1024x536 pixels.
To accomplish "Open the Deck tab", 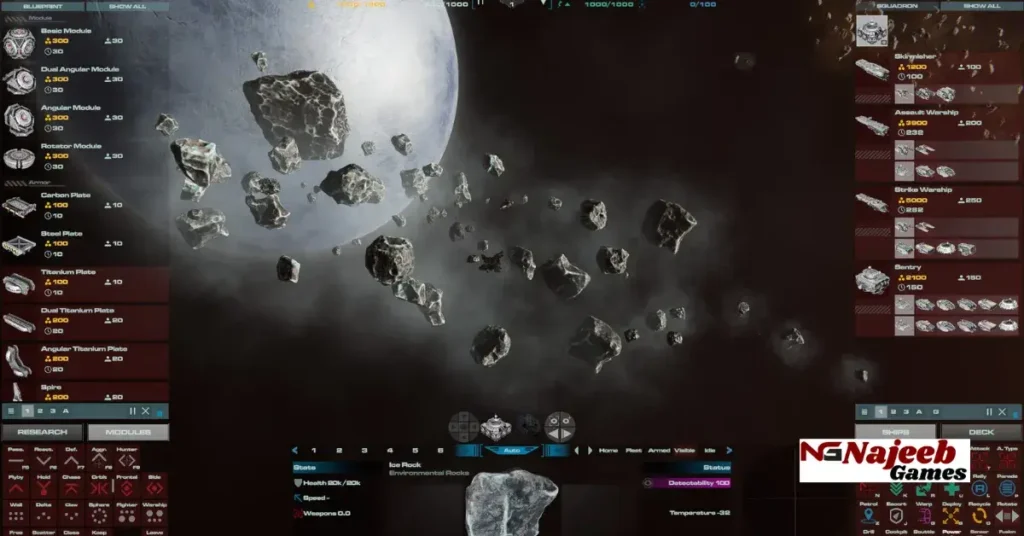I will [981, 432].
